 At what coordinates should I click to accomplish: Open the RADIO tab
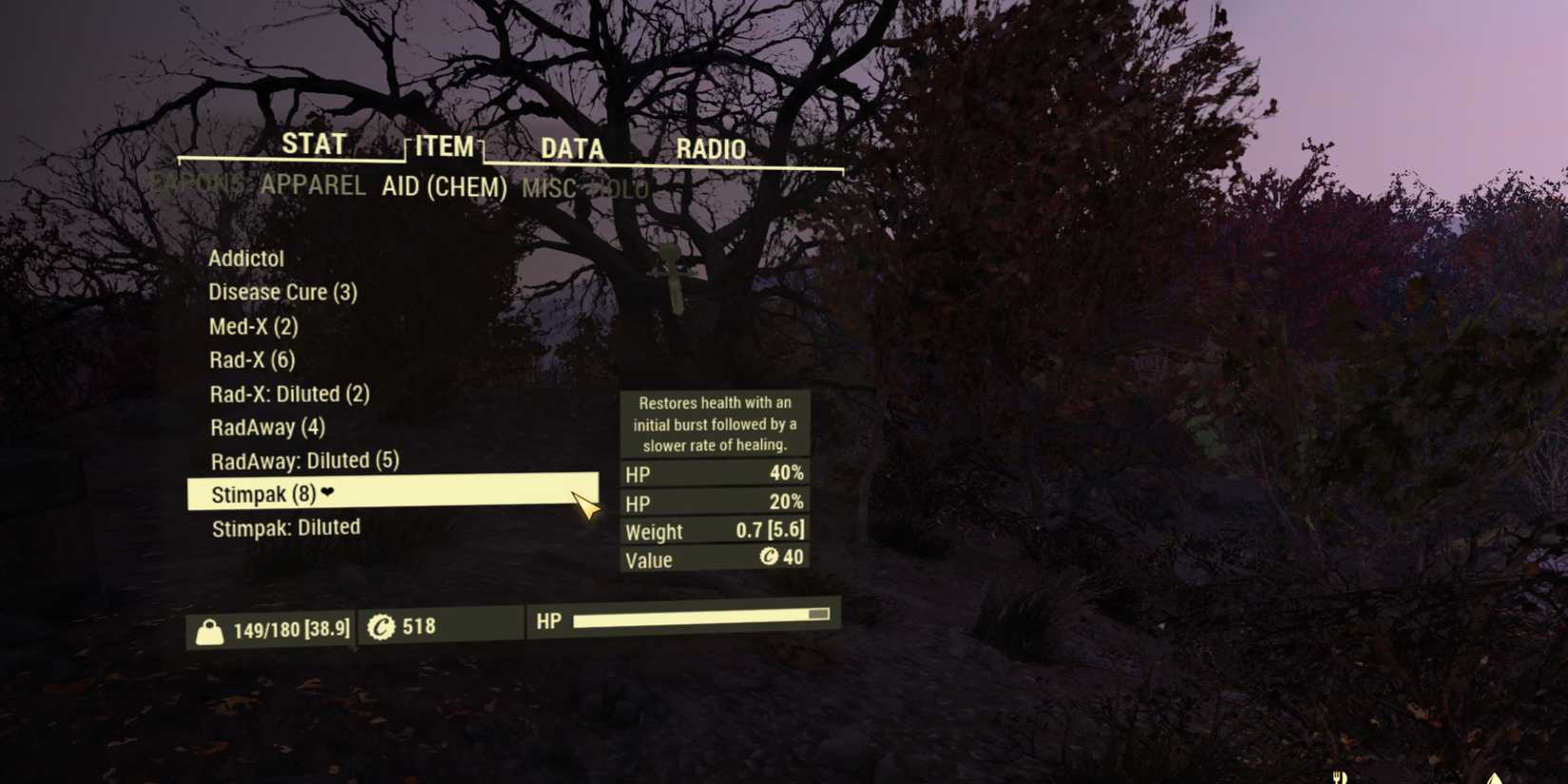coord(711,149)
